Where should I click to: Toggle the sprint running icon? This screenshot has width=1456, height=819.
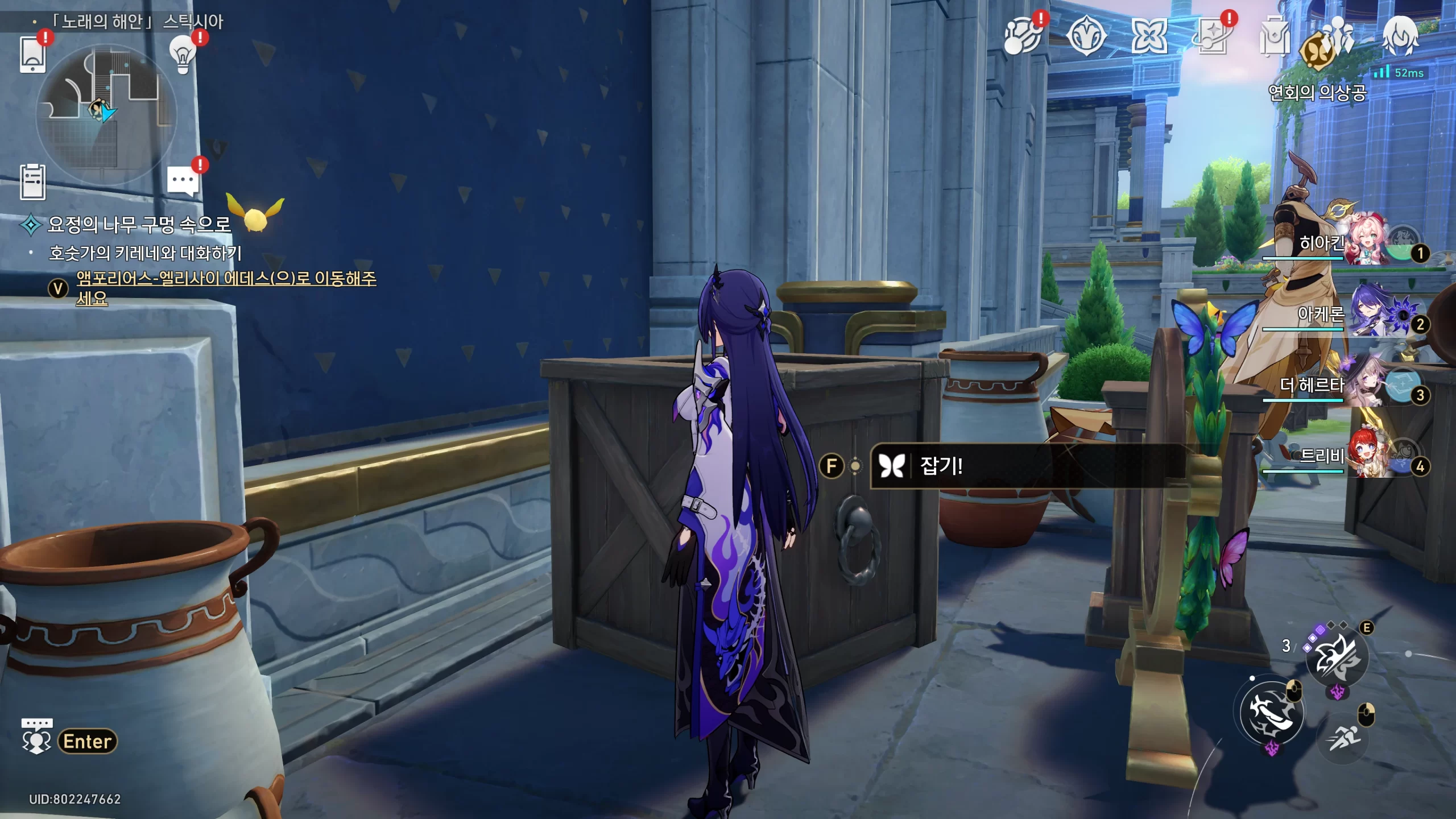point(1345,738)
